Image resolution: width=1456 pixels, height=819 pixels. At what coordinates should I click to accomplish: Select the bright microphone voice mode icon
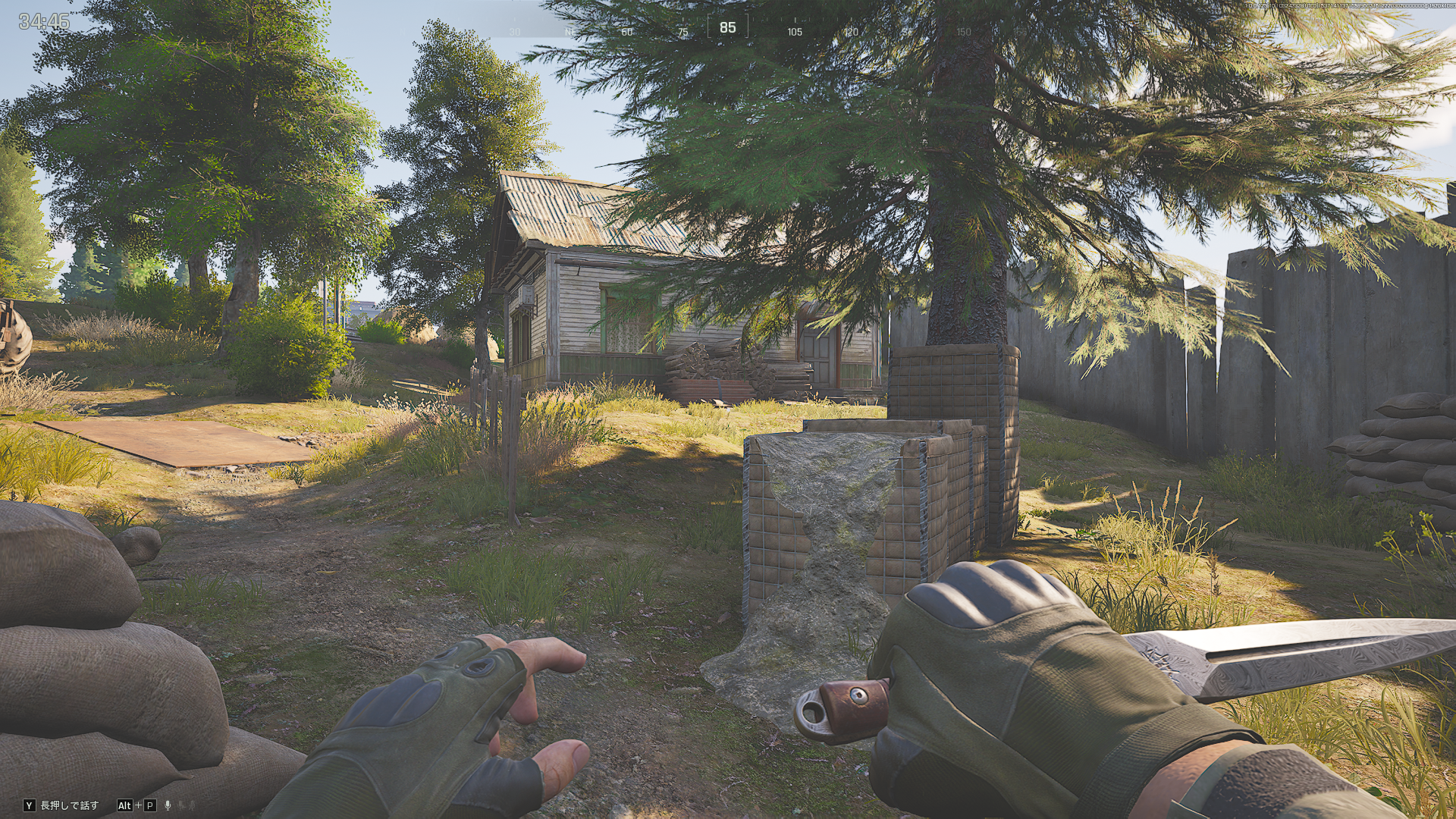pyautogui.click(x=168, y=805)
